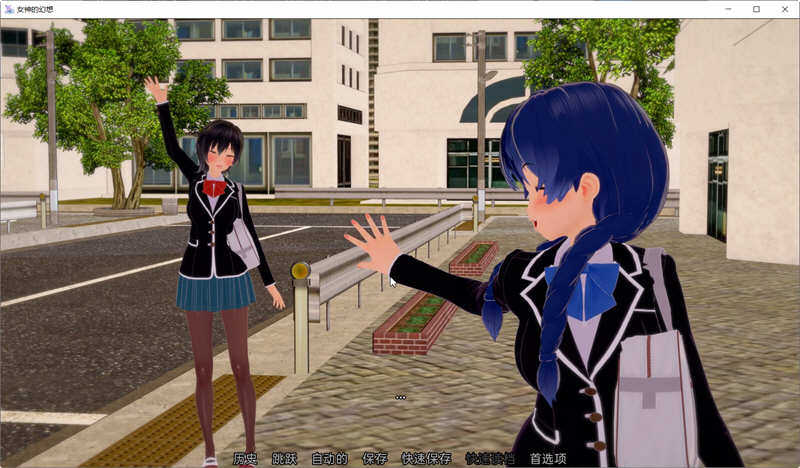This screenshot has width=800, height=468.
Task: Click 快速保存 (Quick Save)
Action: pyautogui.click(x=426, y=459)
